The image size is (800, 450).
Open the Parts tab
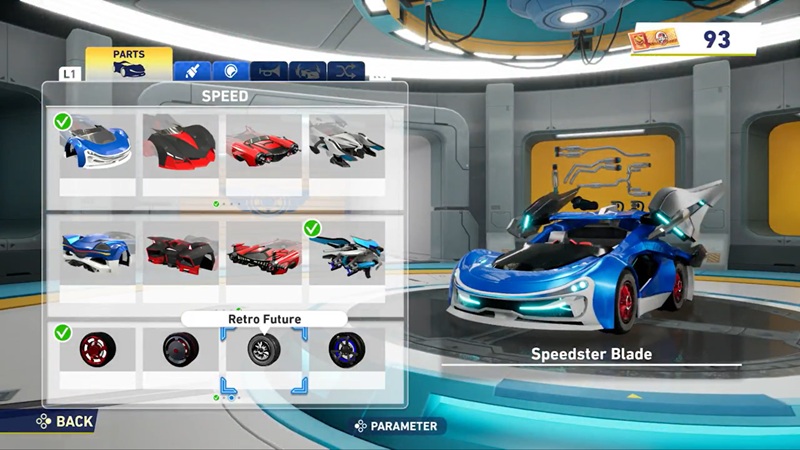point(128,63)
